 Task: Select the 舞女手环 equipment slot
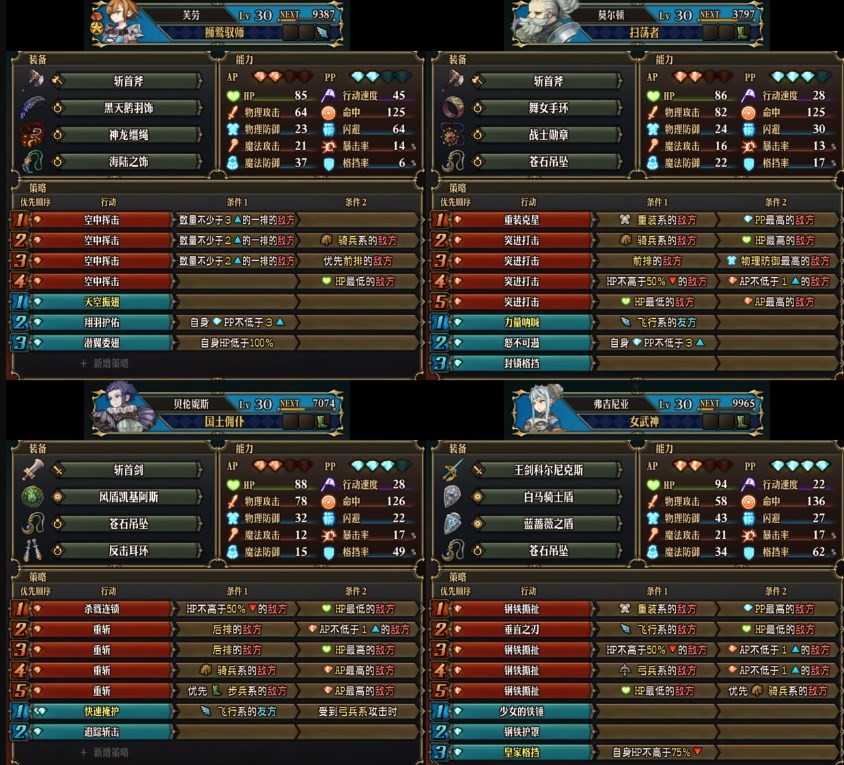coord(548,108)
